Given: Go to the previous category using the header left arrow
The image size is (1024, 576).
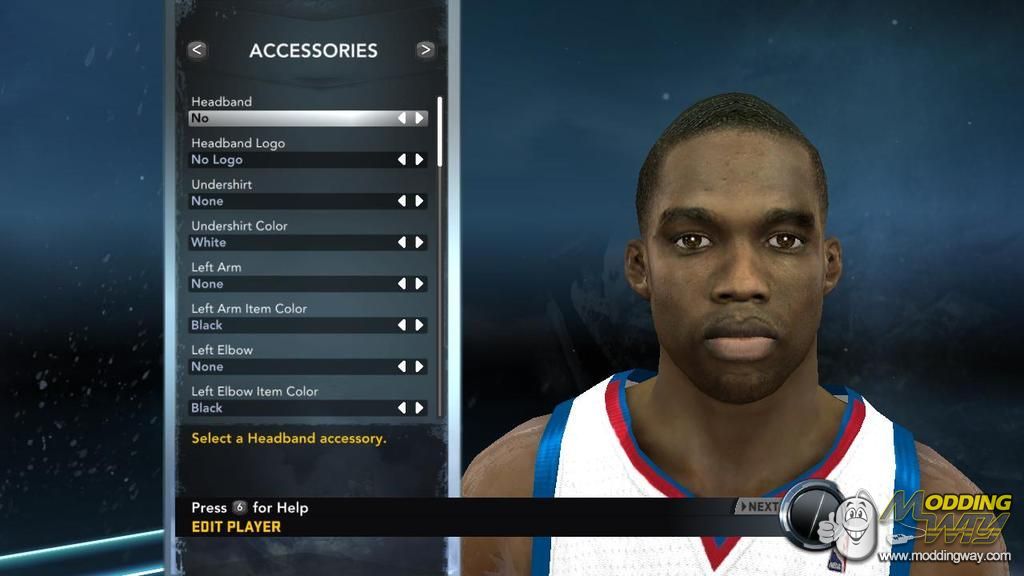Looking at the screenshot, I should 197,49.
